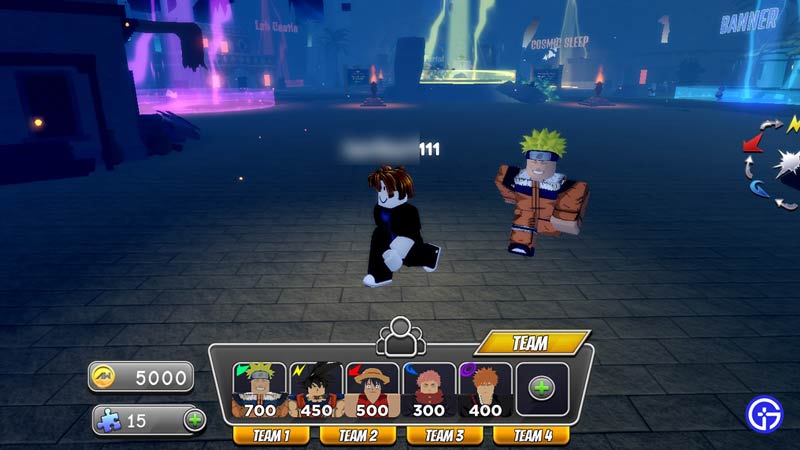Open the yellow Team button
Image resolution: width=800 pixels, height=450 pixels.
(531, 343)
